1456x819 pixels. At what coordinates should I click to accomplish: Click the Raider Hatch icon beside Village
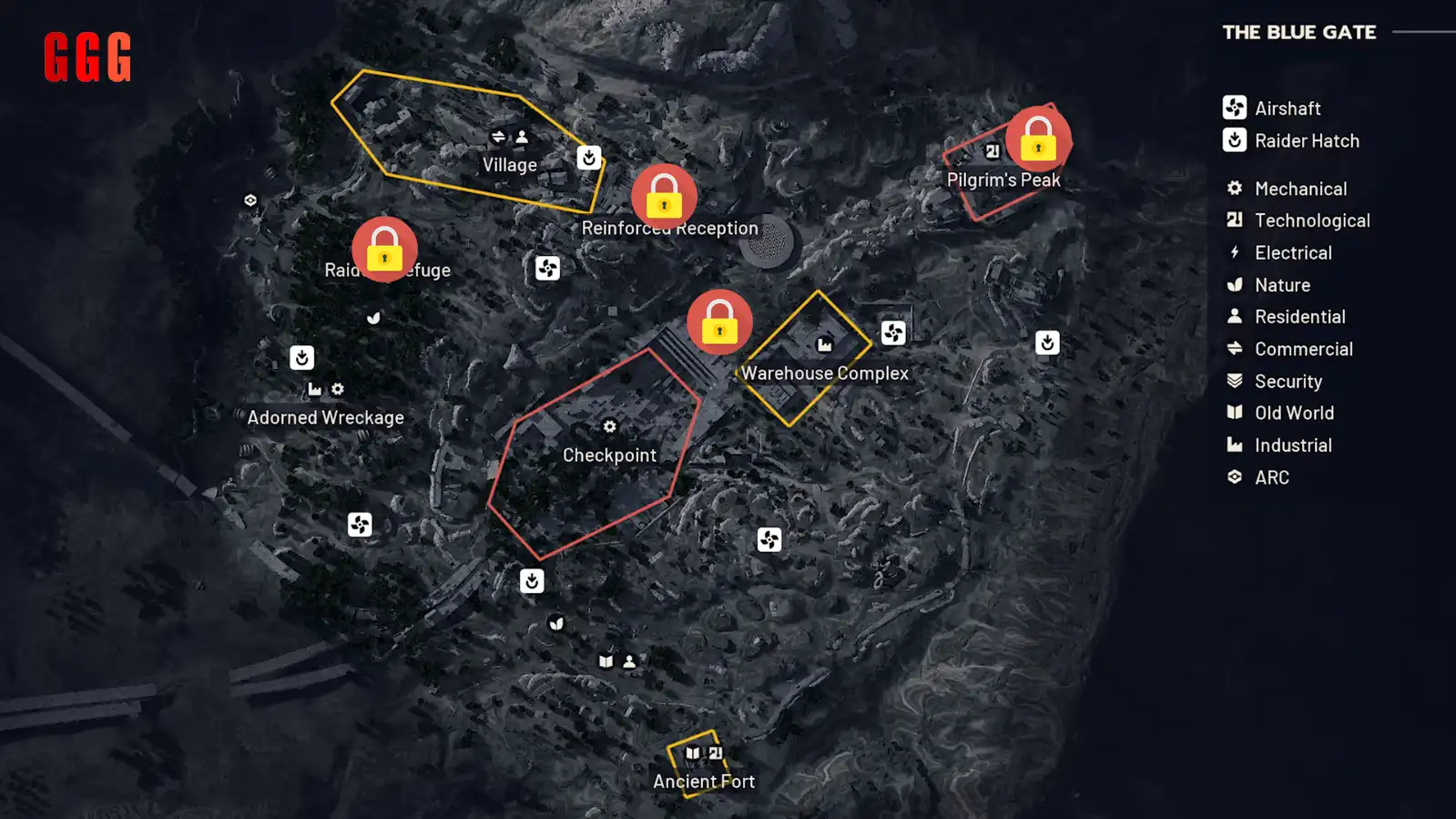(x=587, y=159)
